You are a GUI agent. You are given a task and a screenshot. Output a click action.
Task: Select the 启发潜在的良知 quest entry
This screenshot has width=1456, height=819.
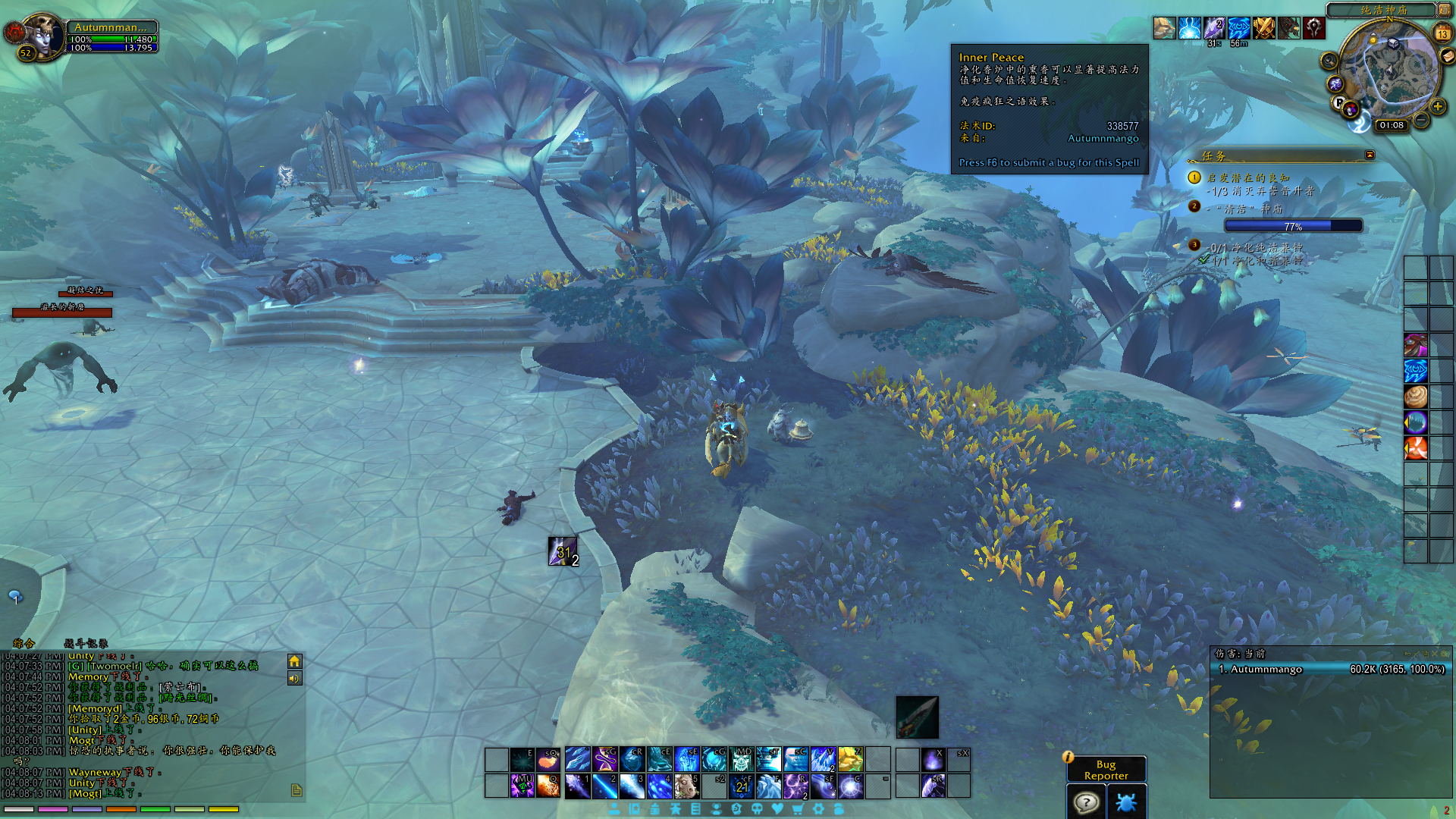1247,177
